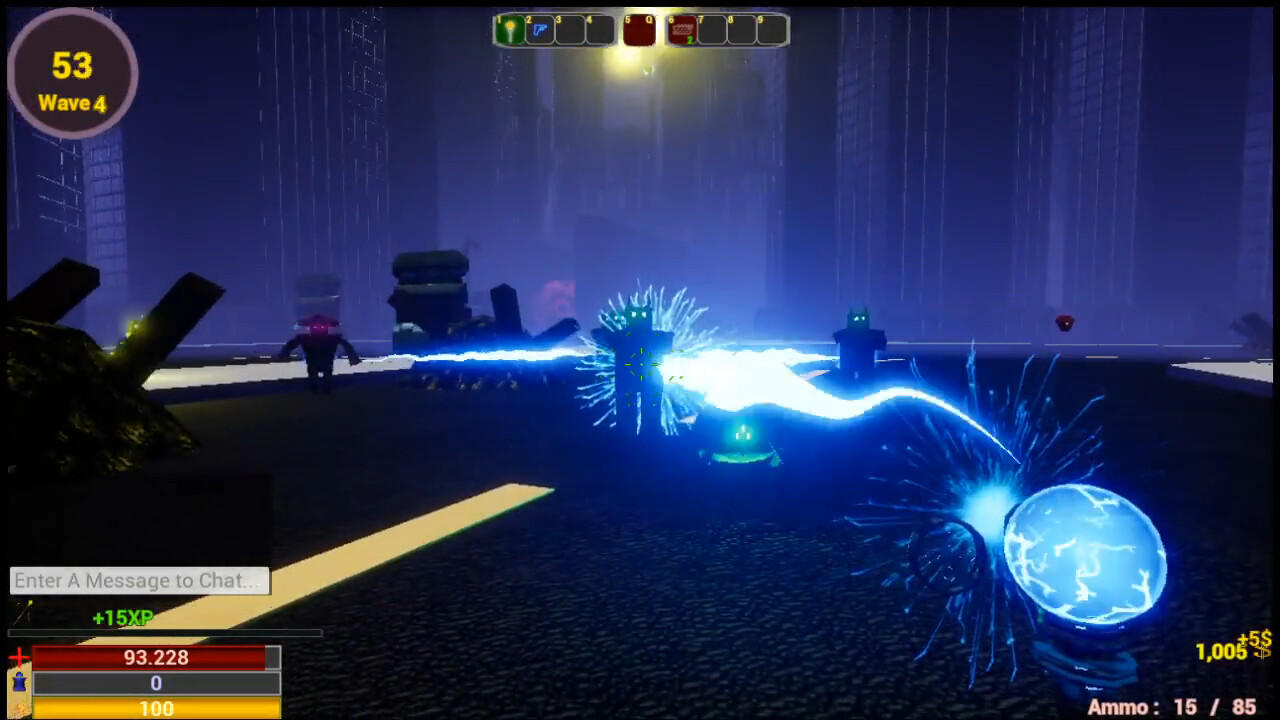Click the red health bar showing 93.228
This screenshot has height=720, width=1280.
click(x=155, y=657)
